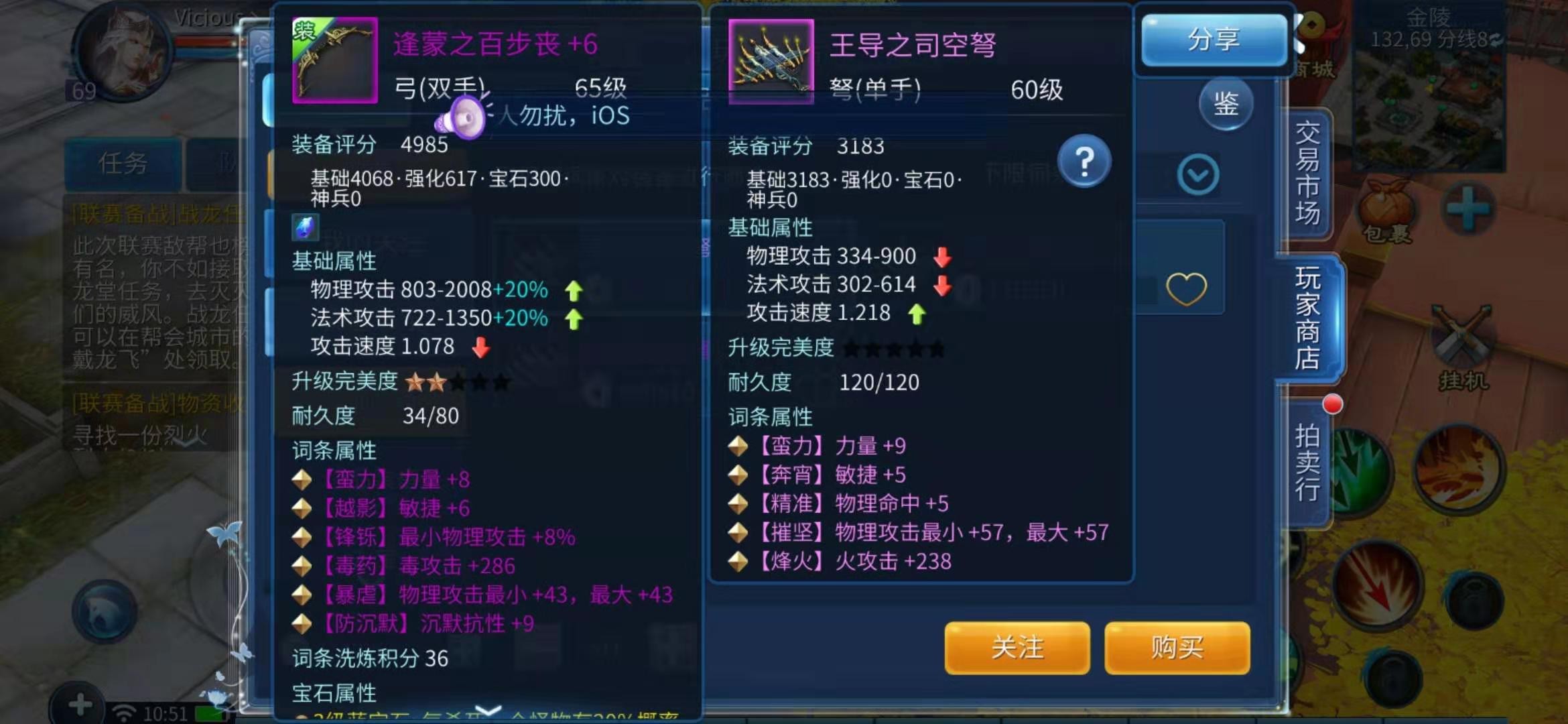Screen dimensions: 1568x724
Task: Click the 分享 share button
Action: pyautogui.click(x=1214, y=40)
